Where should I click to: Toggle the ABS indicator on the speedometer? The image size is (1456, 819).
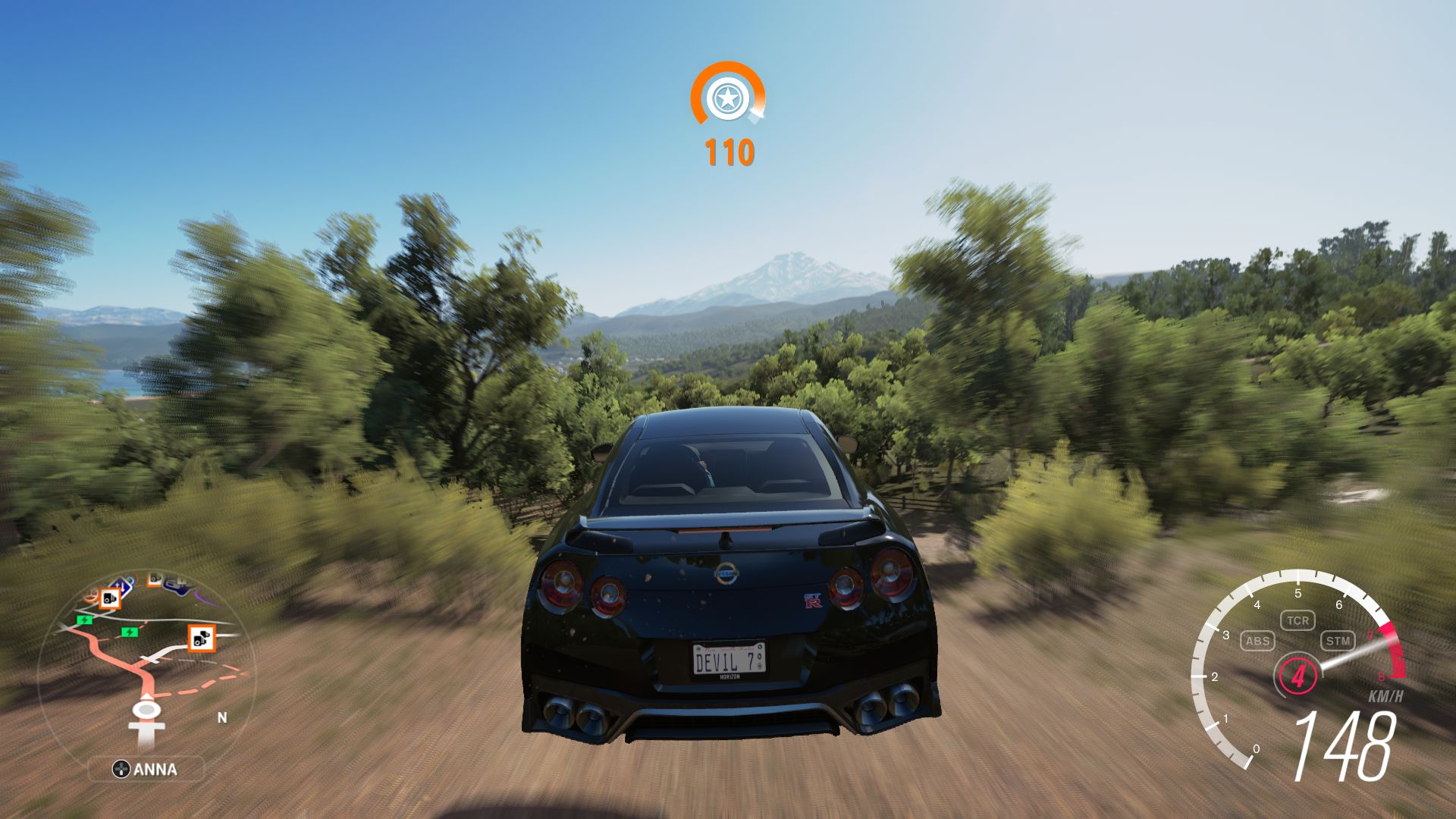click(1258, 641)
